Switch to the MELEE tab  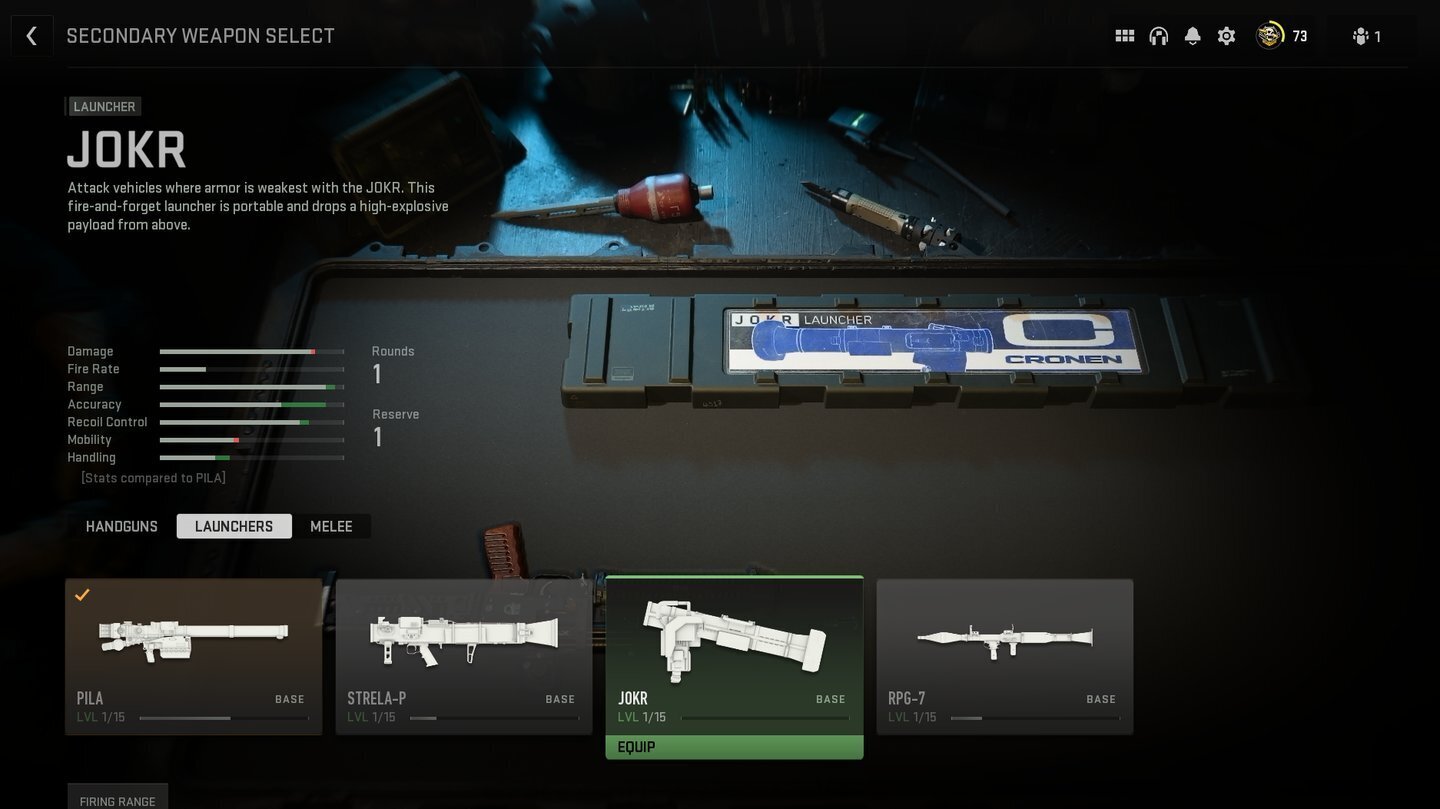(331, 525)
